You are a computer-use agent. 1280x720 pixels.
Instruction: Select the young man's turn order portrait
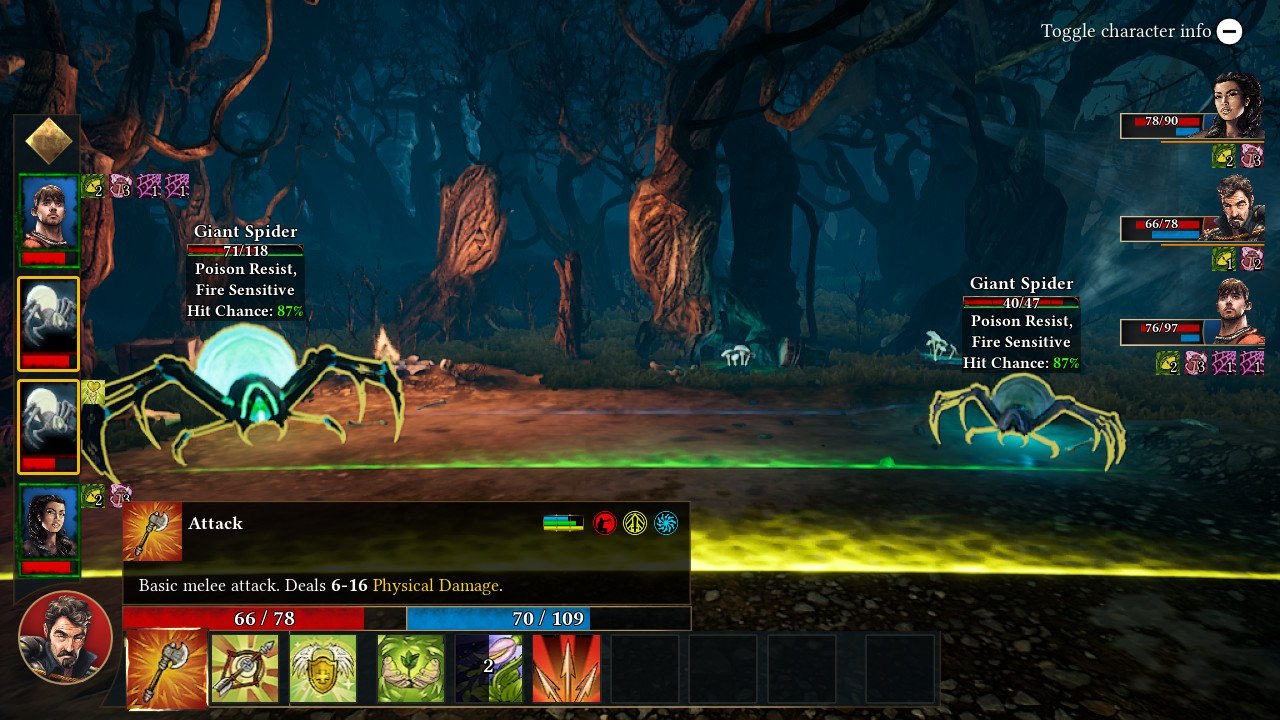click(48, 214)
